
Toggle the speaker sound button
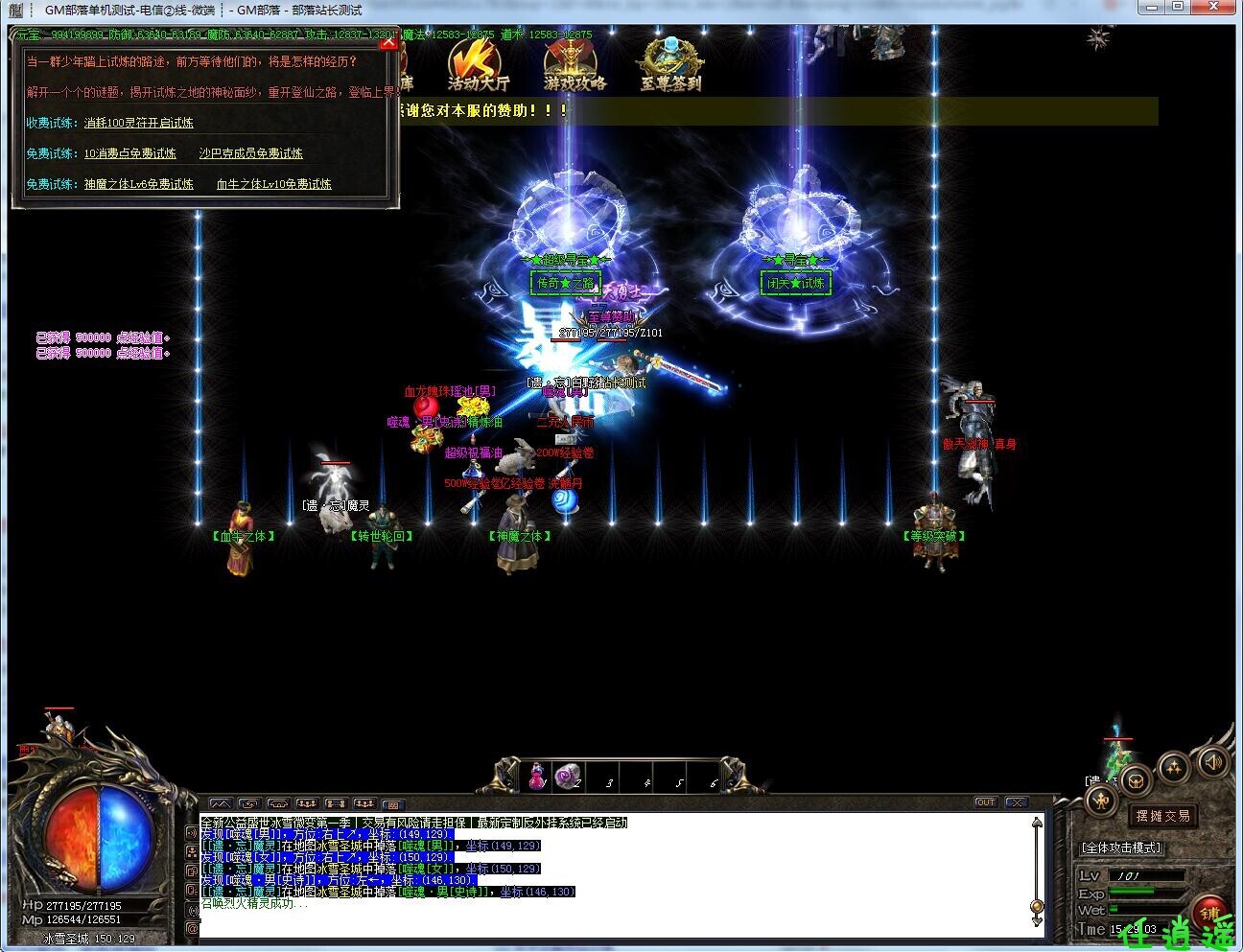pos(1212,762)
